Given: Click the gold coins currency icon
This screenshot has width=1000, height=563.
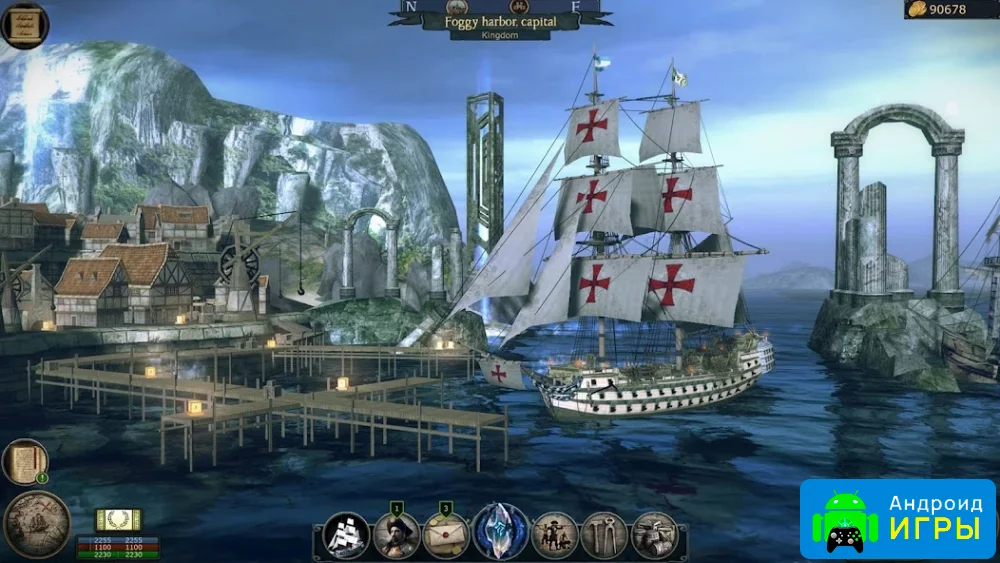Looking at the screenshot, I should click(x=916, y=9).
